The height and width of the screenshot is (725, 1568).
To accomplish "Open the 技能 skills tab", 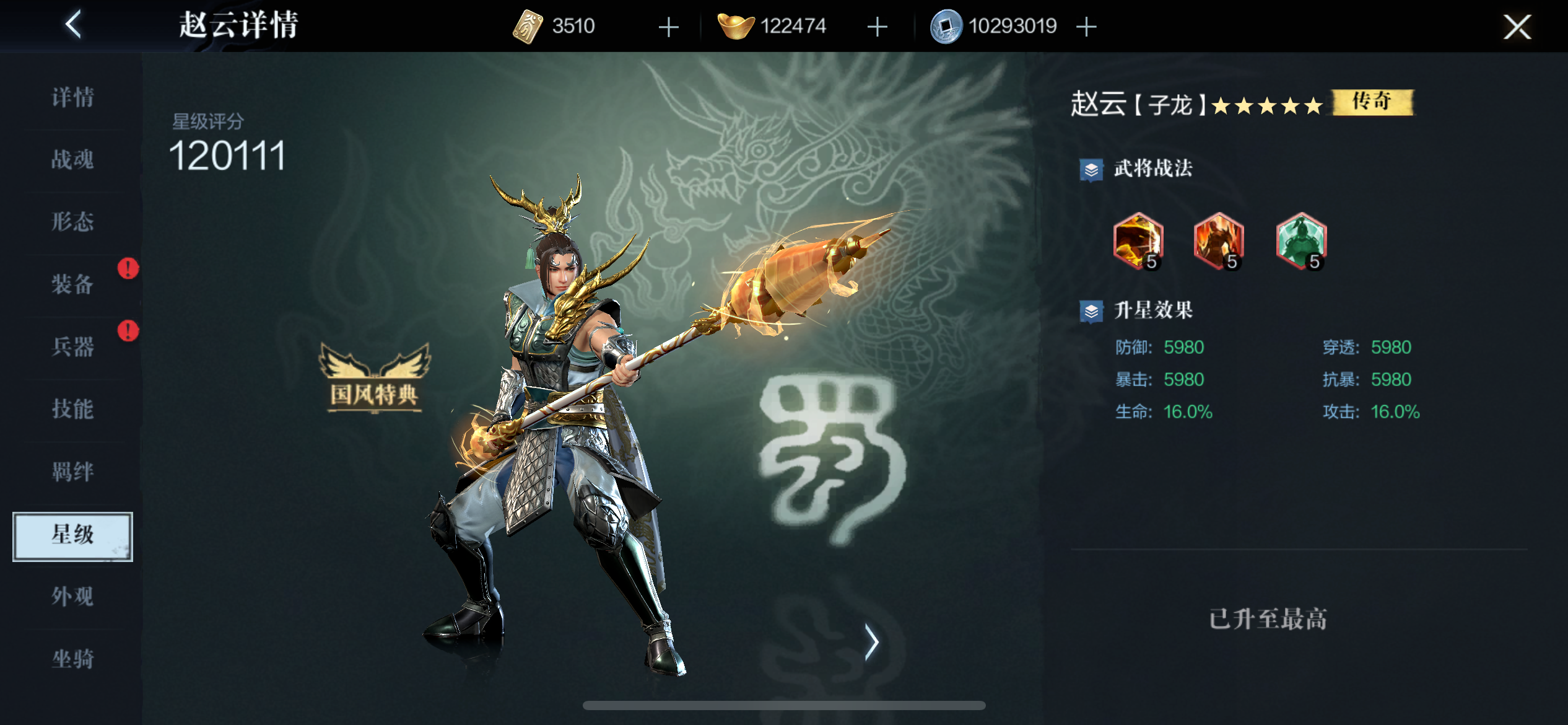I will 73,409.
